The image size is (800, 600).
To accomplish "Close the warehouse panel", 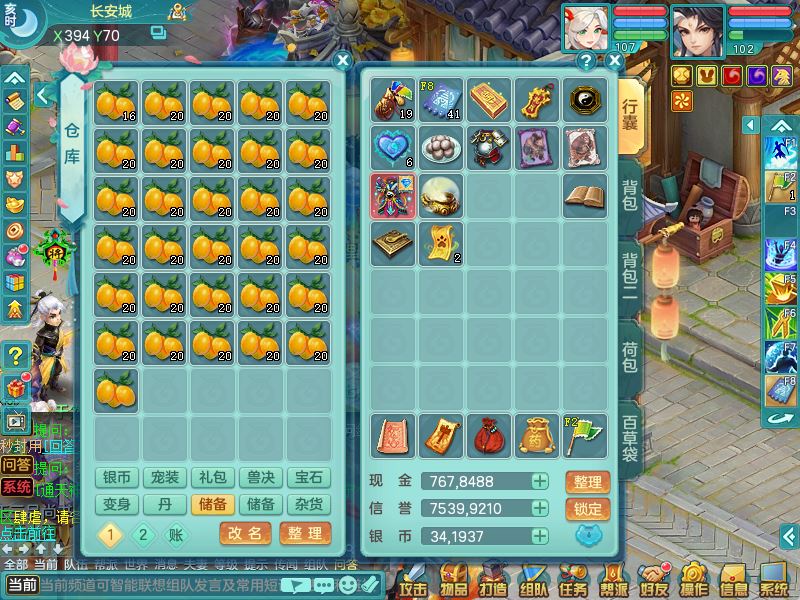I will [x=343, y=60].
